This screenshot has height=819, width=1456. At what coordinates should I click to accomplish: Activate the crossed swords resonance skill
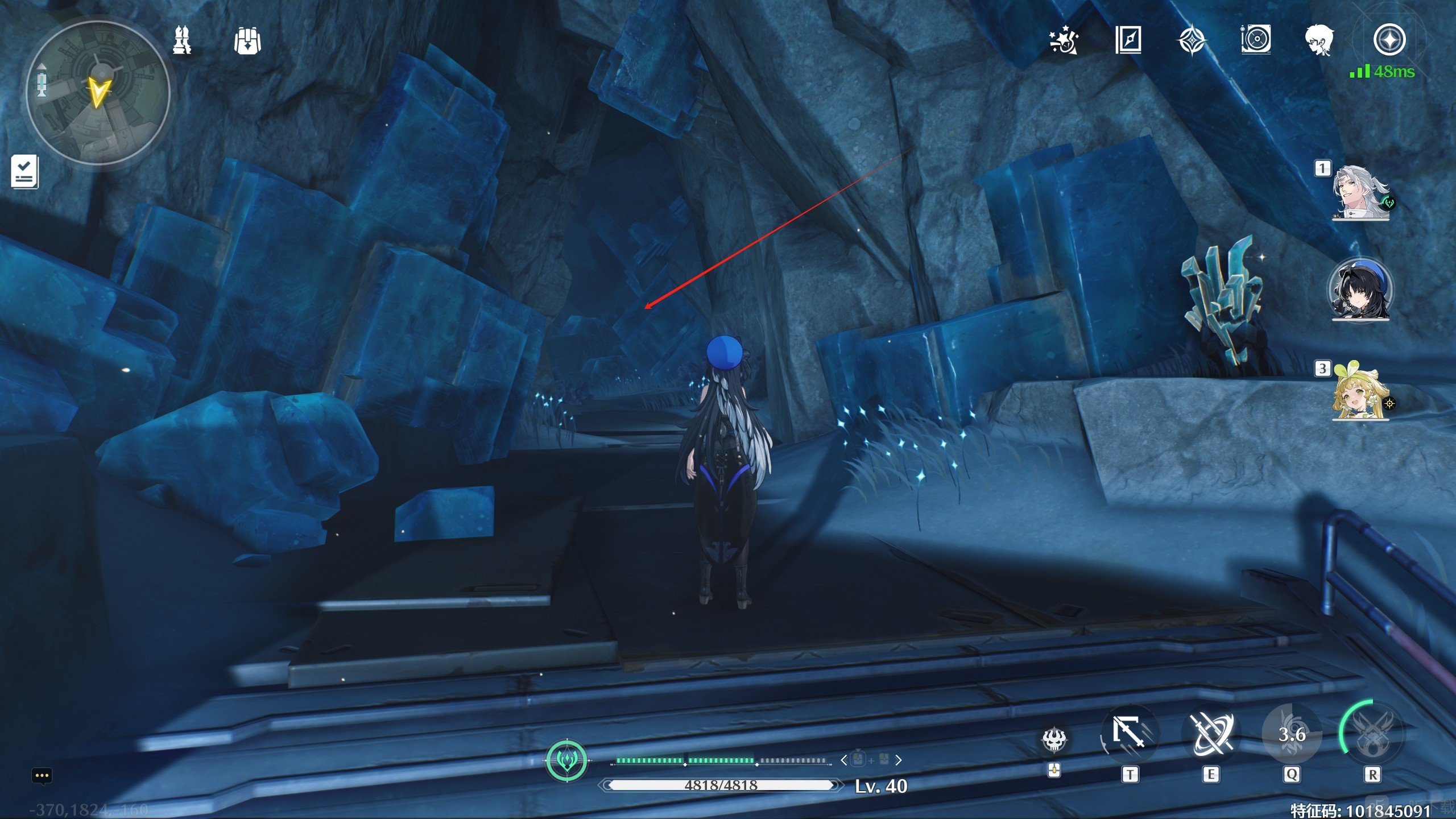click(1210, 734)
